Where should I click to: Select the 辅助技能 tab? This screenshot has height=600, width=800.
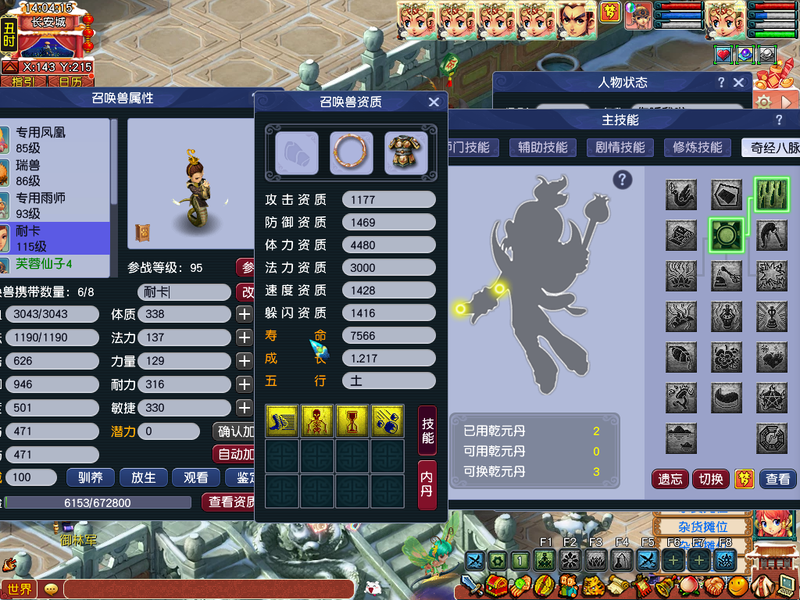tap(543, 147)
